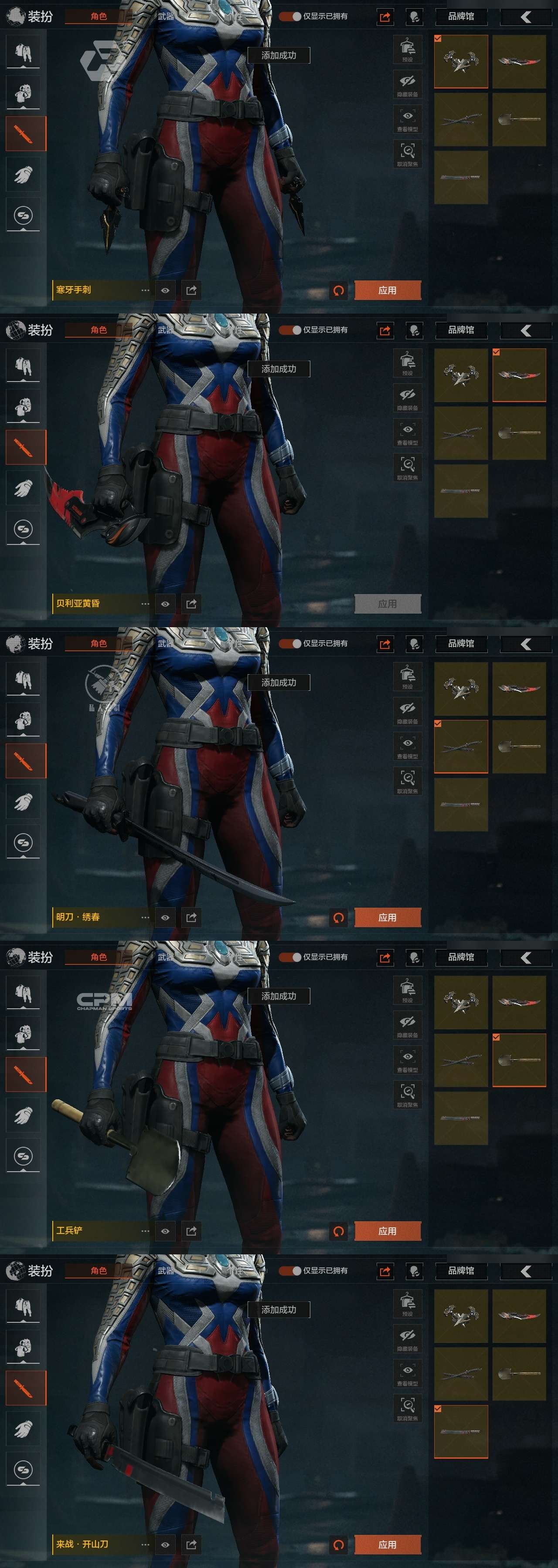Image resolution: width=558 pixels, height=1568 pixels.
Task: Pick the checkmarked katana thumbnail
Action: 460,747
